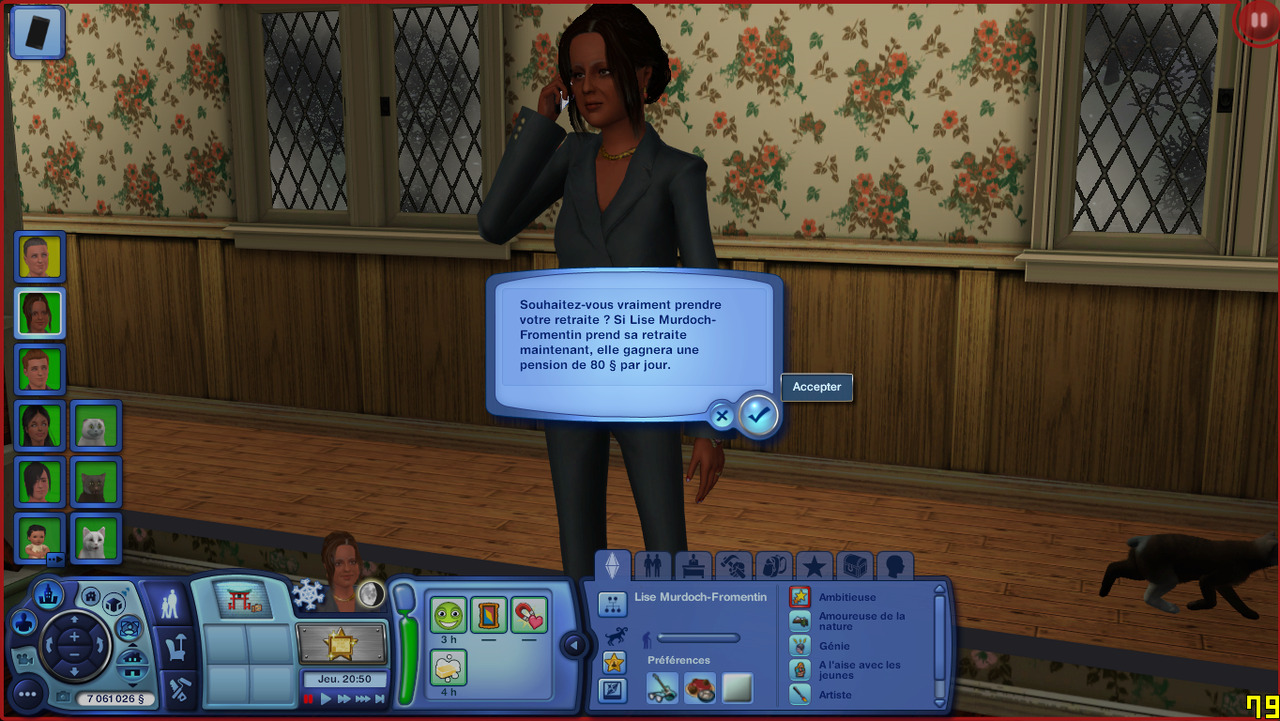Open the three-dots options menu

point(26,694)
